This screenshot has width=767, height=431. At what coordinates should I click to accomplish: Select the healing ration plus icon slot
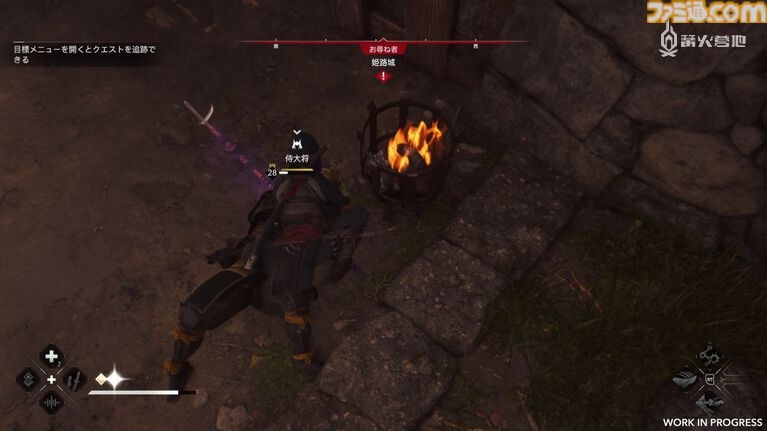click(51, 356)
